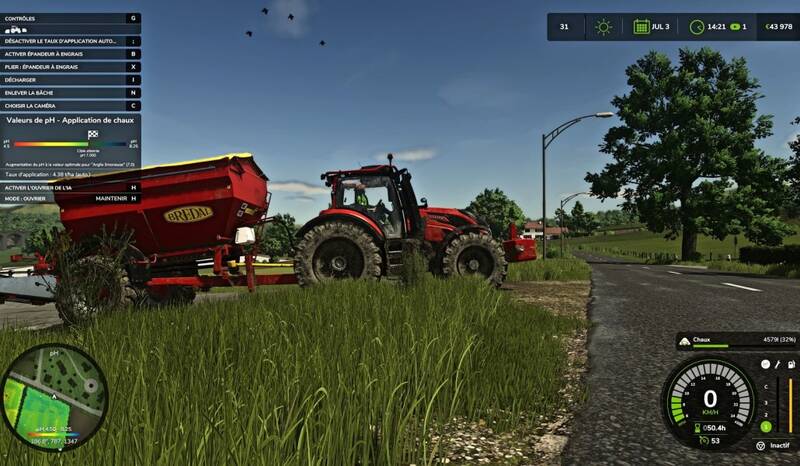Toggle the Inactif steering wheel indicator
Viewport: 800px width, 466px height.
(760, 446)
